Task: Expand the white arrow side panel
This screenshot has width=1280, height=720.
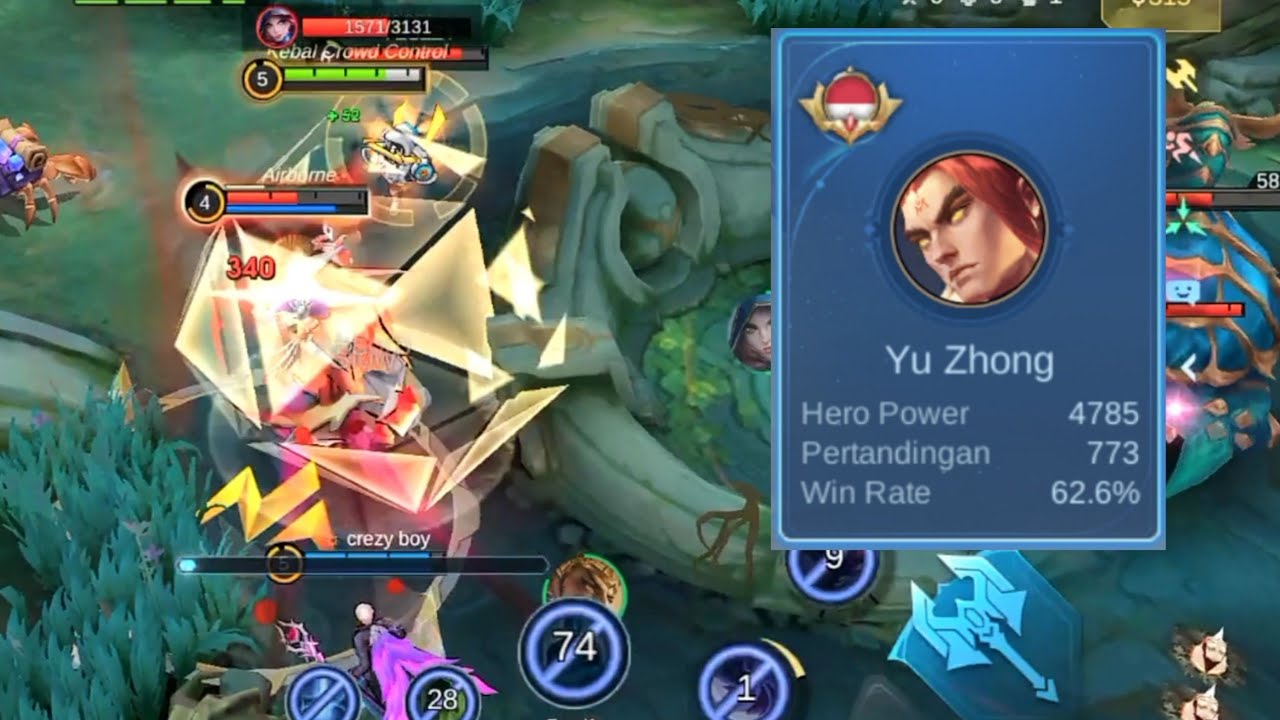Action: (x=1189, y=368)
